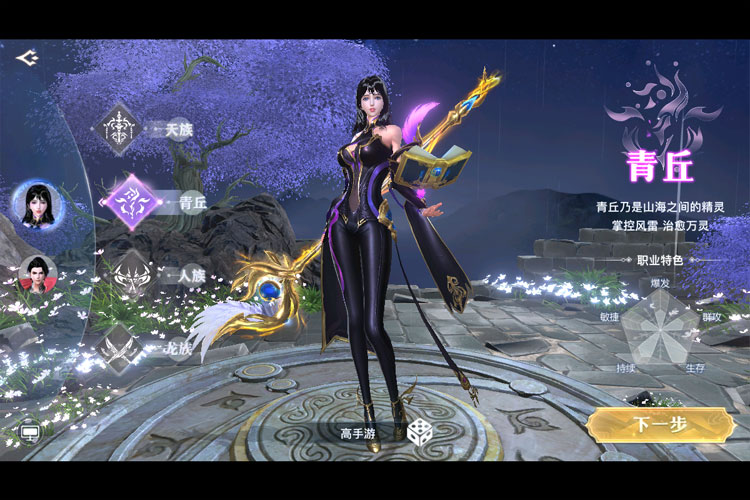Choose the 青丘 race option
750x500 pixels.
pyautogui.click(x=130, y=201)
